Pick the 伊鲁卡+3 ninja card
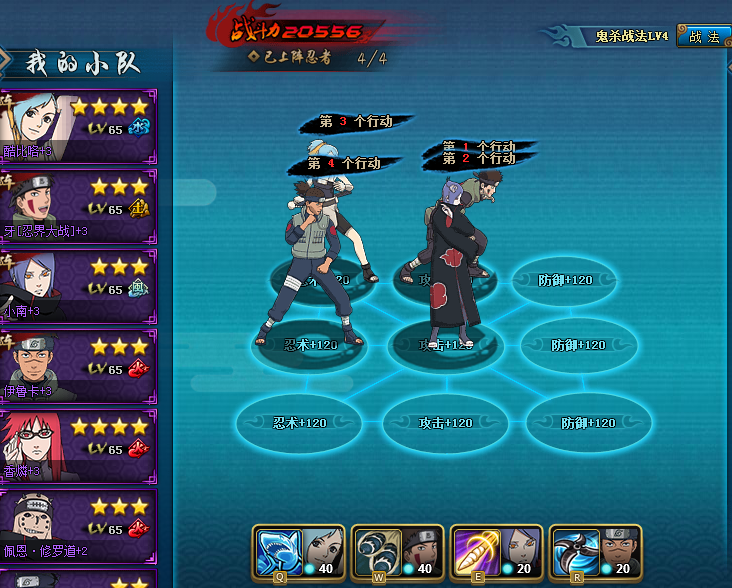 point(78,366)
